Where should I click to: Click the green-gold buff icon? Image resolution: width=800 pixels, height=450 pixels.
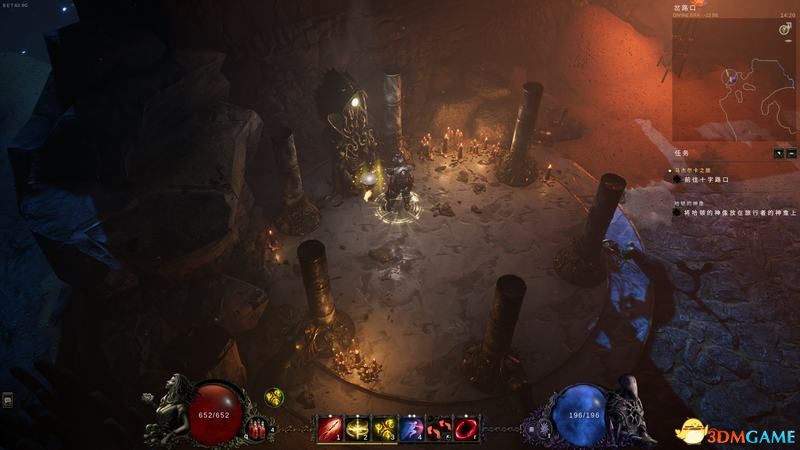pyautogui.click(x=272, y=398)
